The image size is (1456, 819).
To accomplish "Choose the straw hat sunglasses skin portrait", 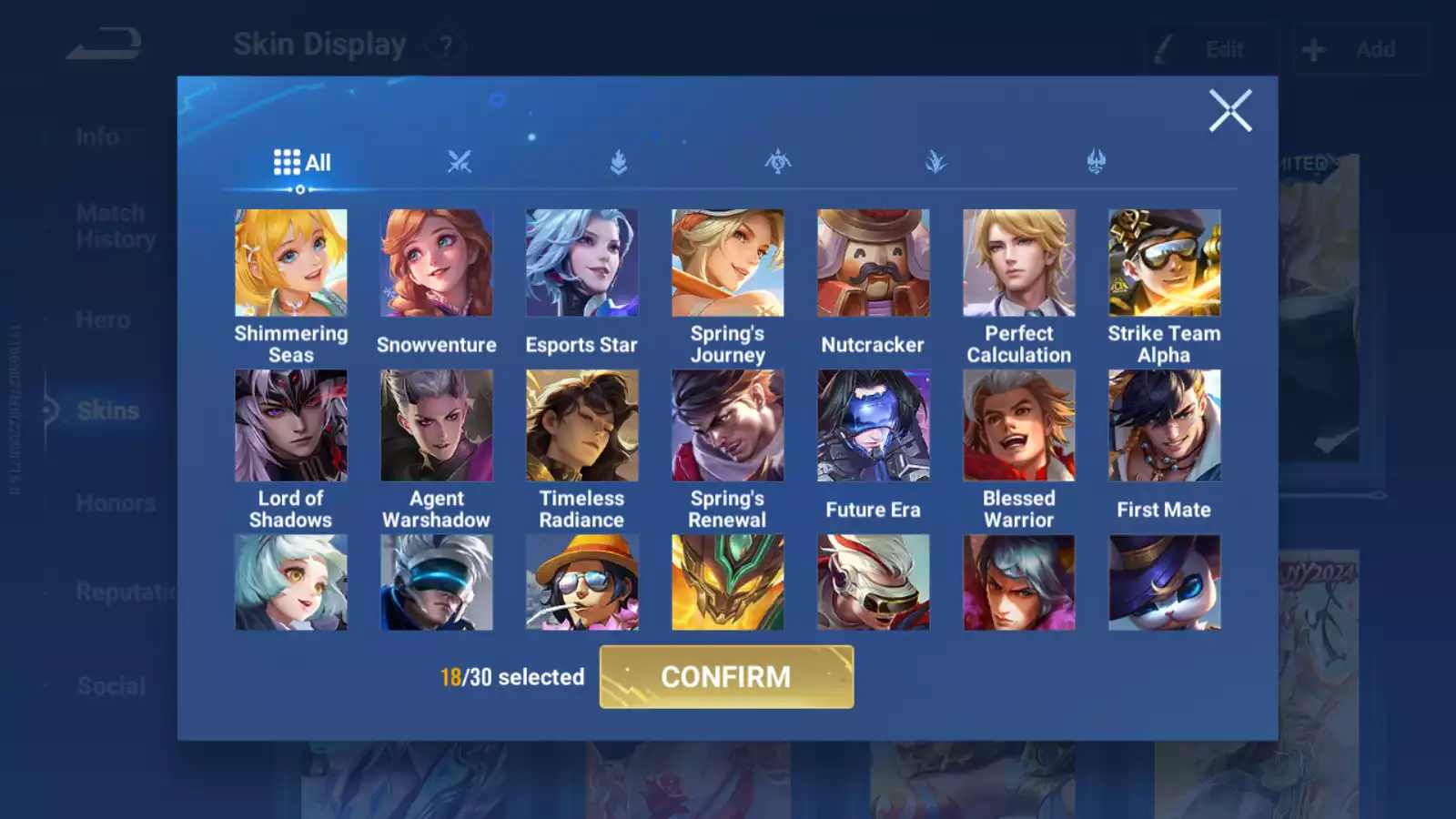I will pos(582,582).
